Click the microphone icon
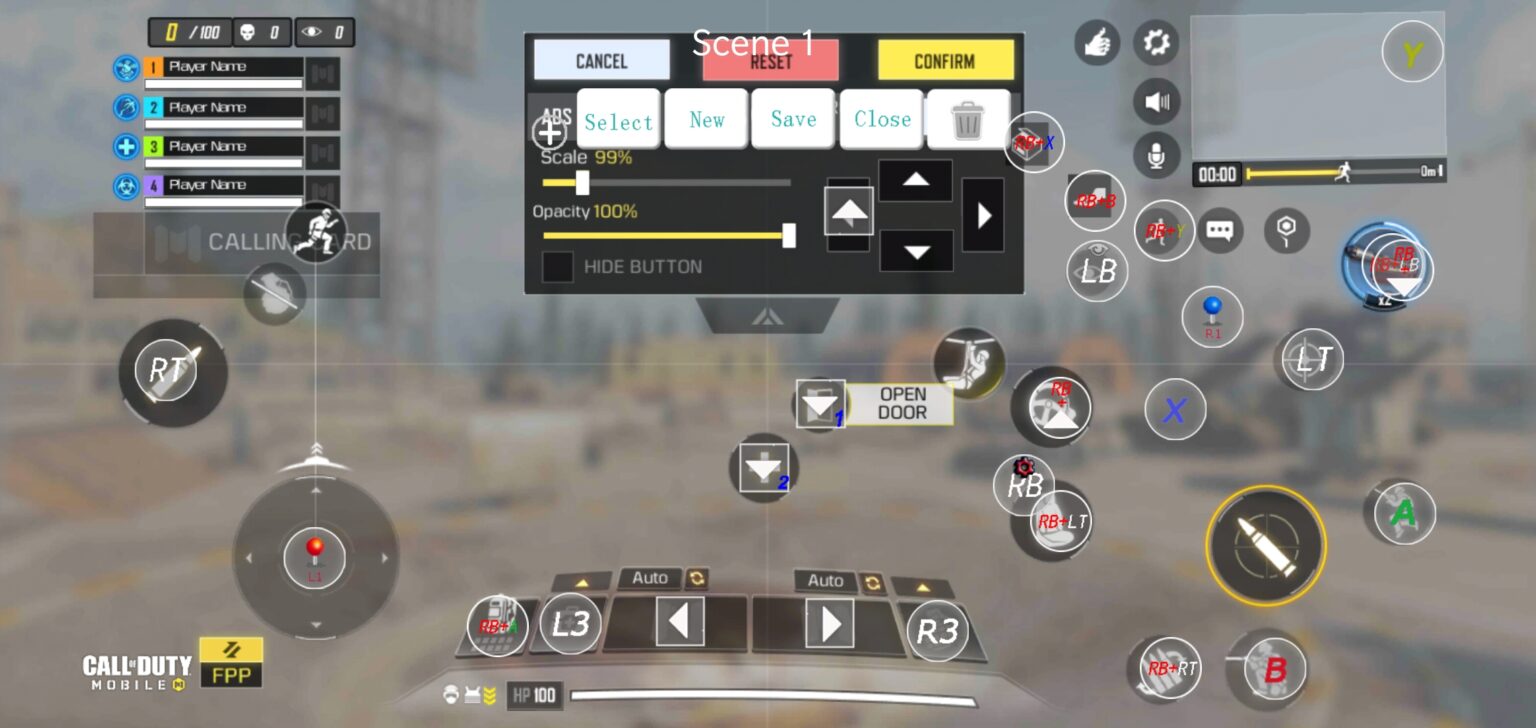The image size is (1536, 728). click(1156, 156)
